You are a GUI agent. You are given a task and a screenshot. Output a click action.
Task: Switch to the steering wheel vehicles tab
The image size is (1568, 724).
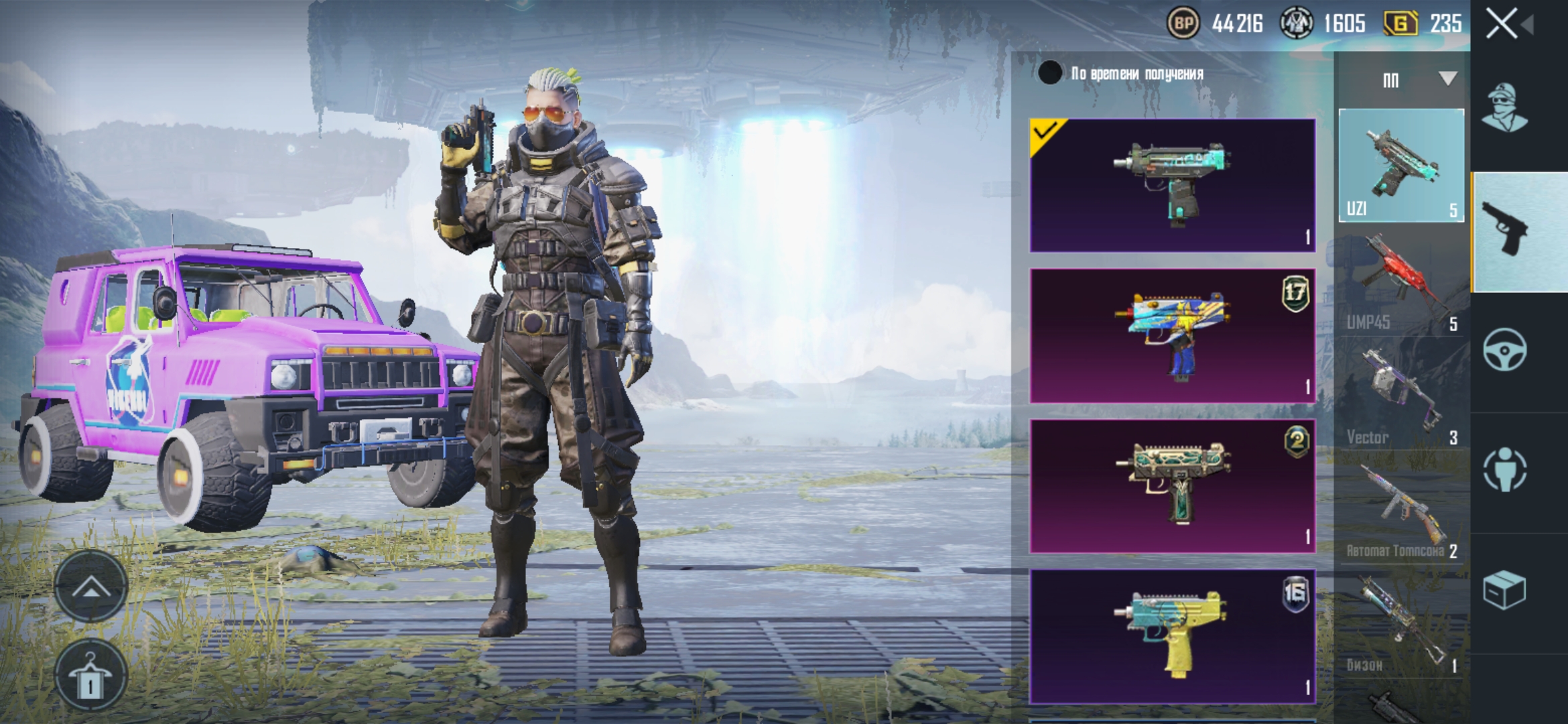pos(1504,349)
